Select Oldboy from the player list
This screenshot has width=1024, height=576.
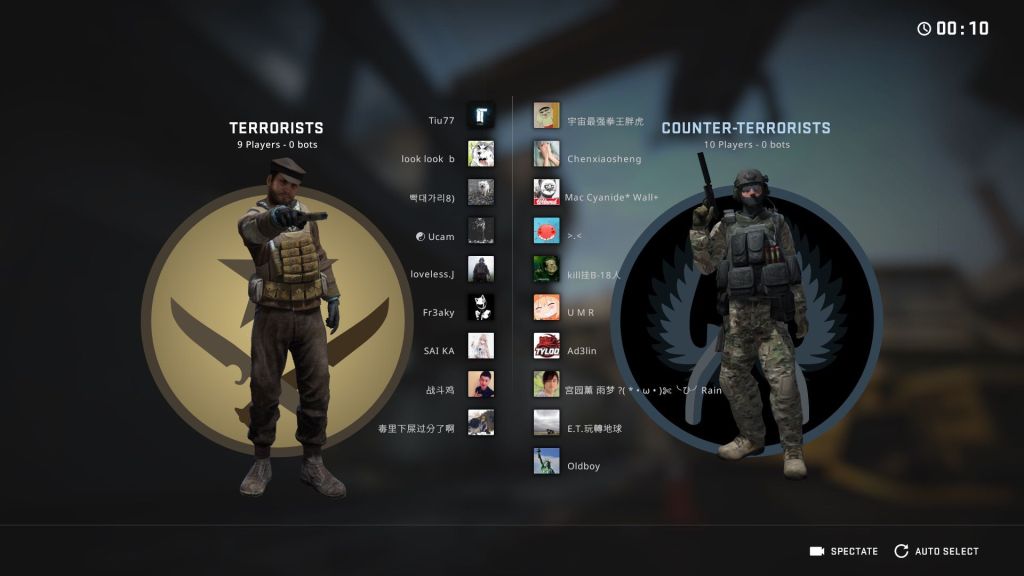pos(583,466)
